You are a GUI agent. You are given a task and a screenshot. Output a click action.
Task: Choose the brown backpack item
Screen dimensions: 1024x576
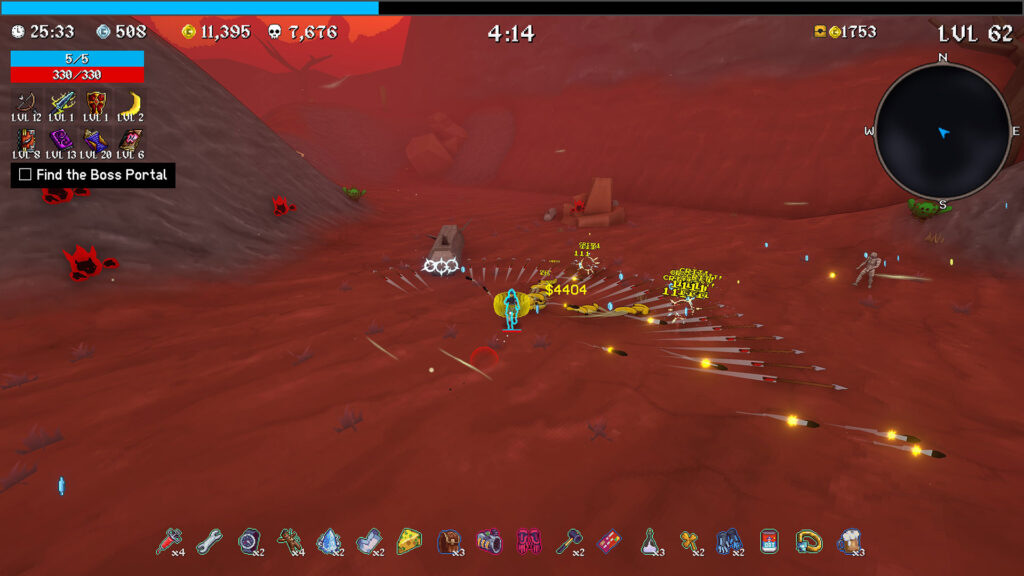[449, 541]
